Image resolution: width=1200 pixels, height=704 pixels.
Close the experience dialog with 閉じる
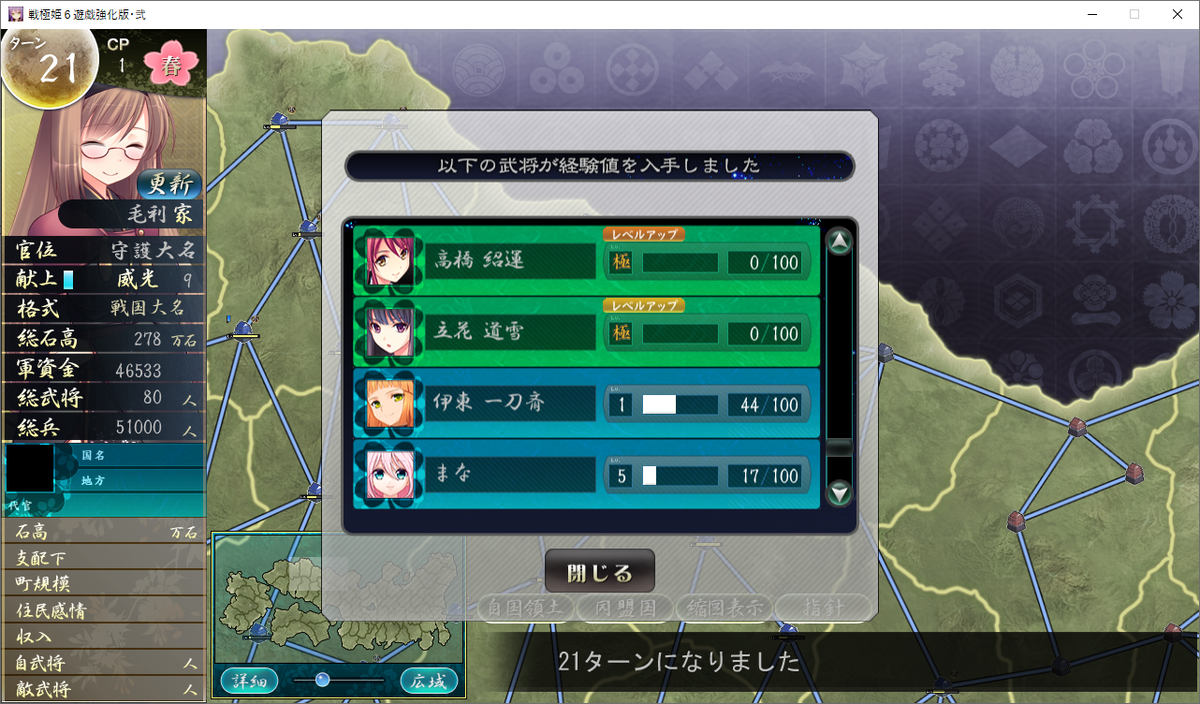point(600,572)
